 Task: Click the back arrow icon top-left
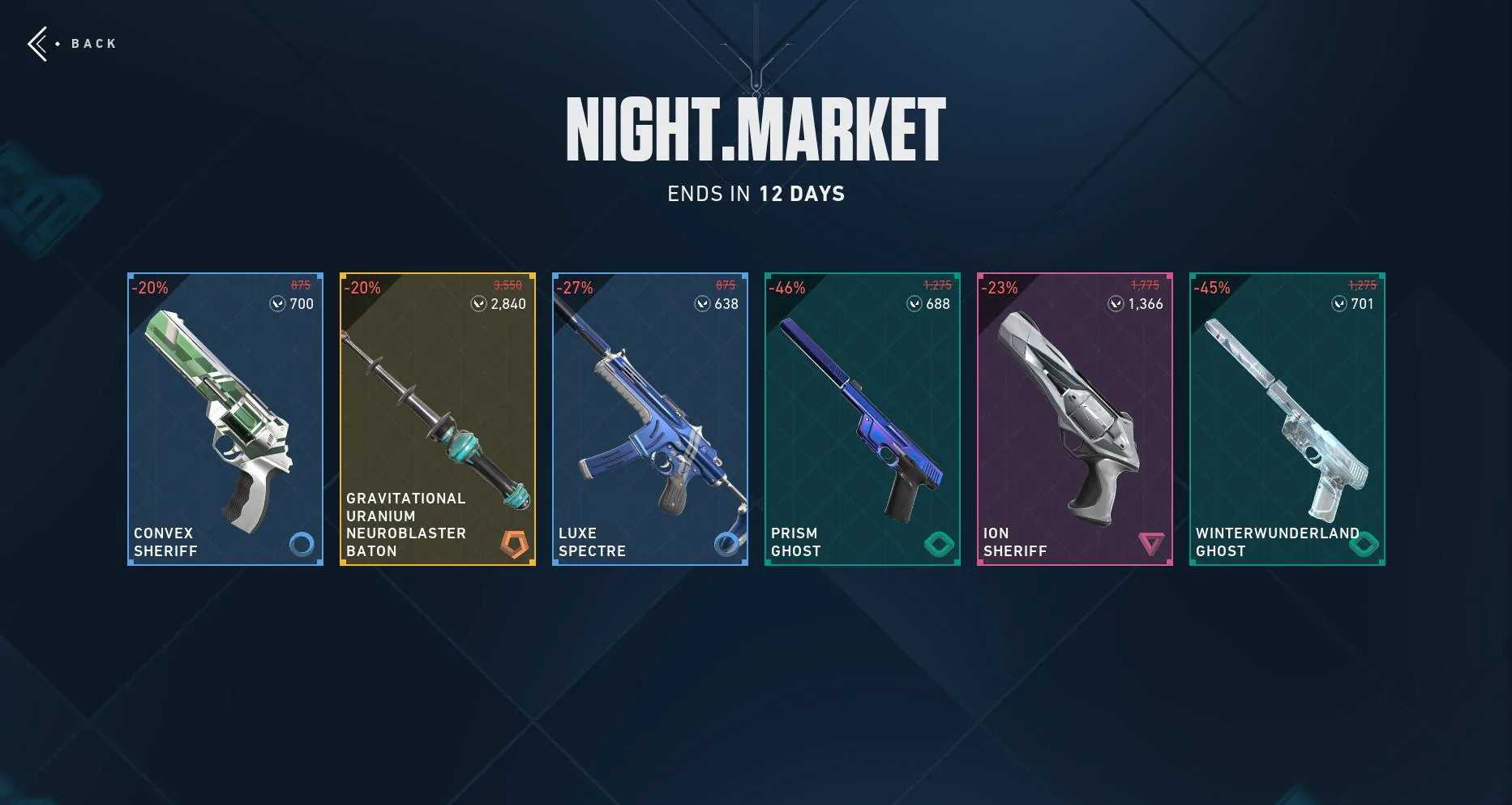tap(38, 43)
